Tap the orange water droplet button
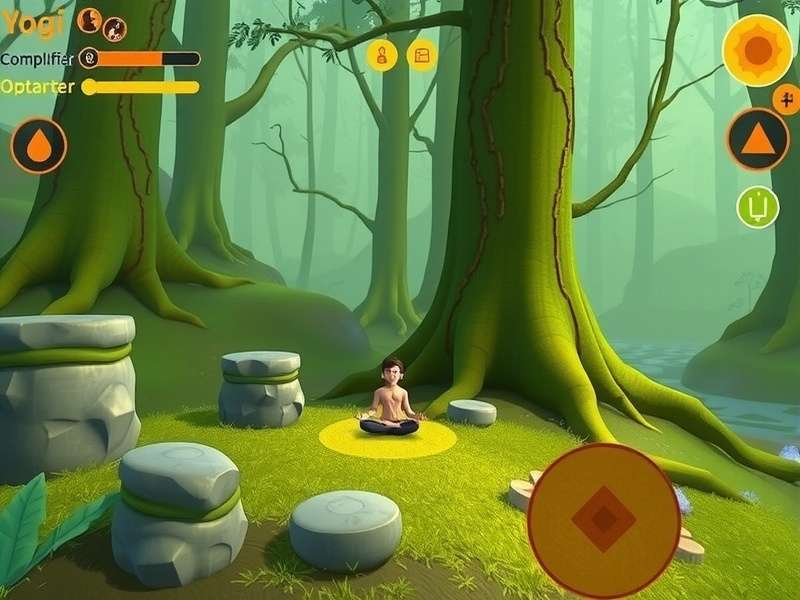This screenshot has height=600, width=800. pos(39,146)
